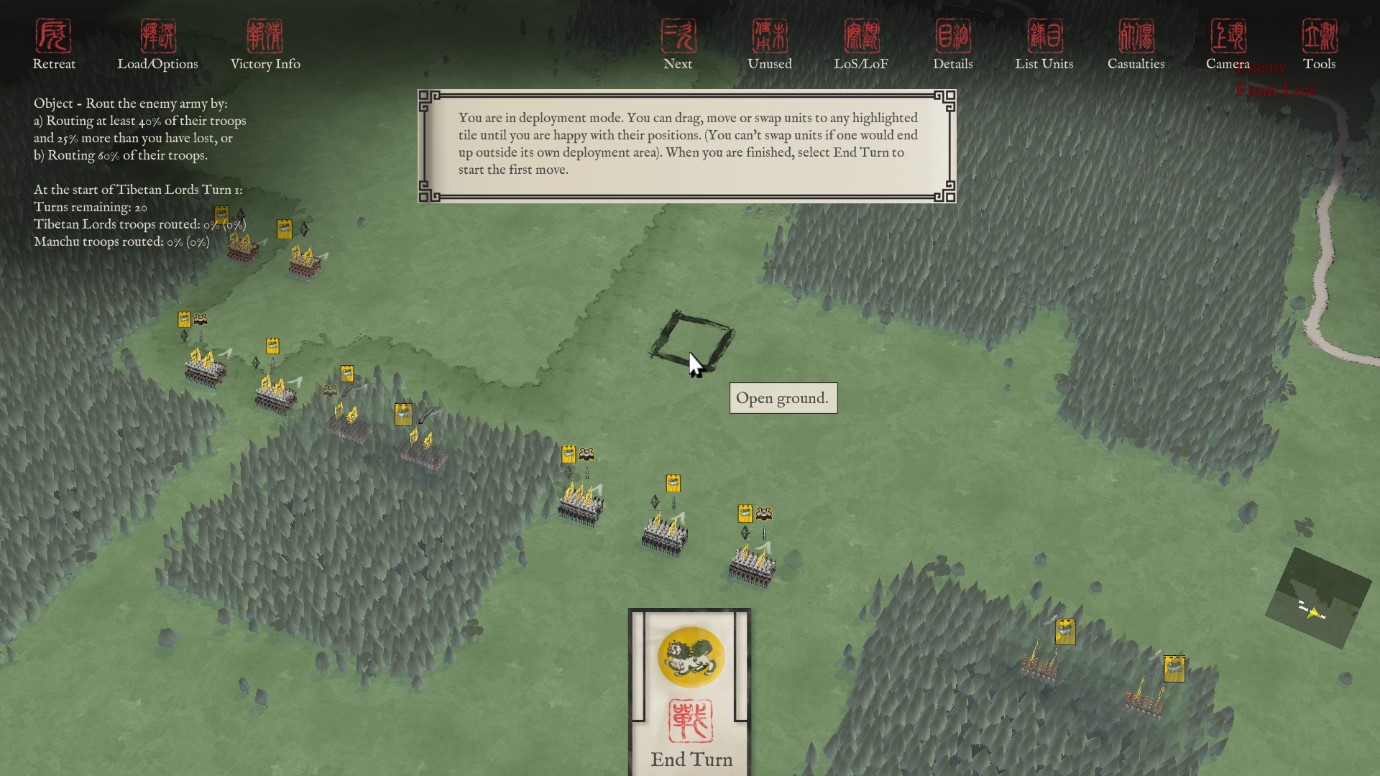Cycle to Unused units
1380x776 pixels.
pyautogui.click(x=770, y=44)
